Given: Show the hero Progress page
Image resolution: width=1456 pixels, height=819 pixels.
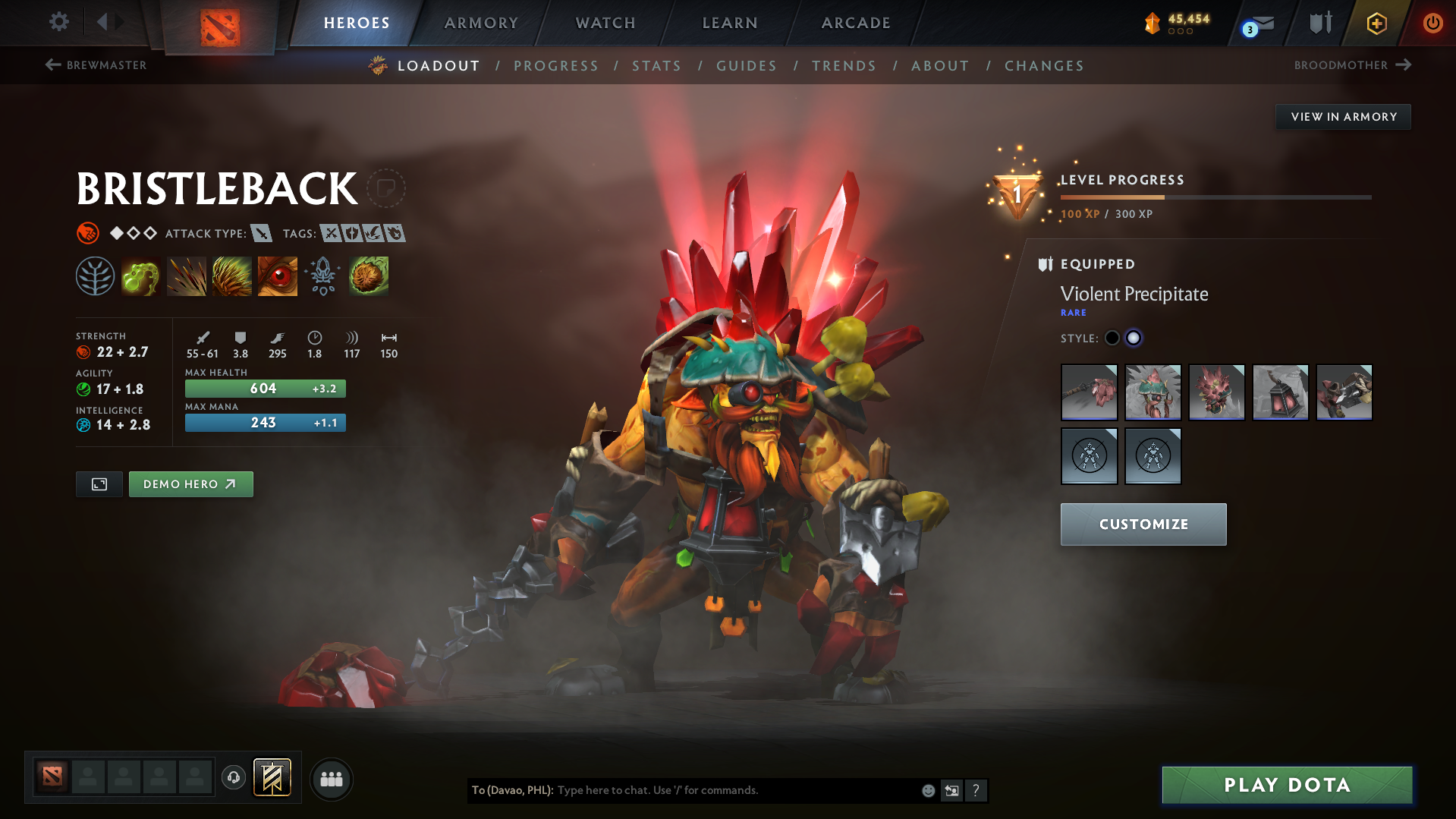Looking at the screenshot, I should point(555,66).
